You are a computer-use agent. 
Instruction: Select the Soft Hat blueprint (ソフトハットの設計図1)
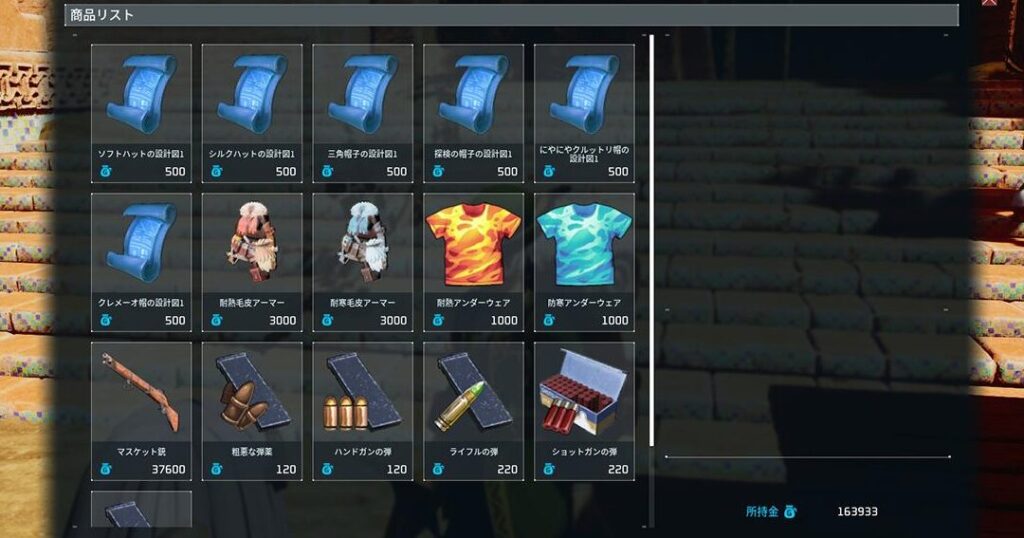pyautogui.click(x=141, y=113)
